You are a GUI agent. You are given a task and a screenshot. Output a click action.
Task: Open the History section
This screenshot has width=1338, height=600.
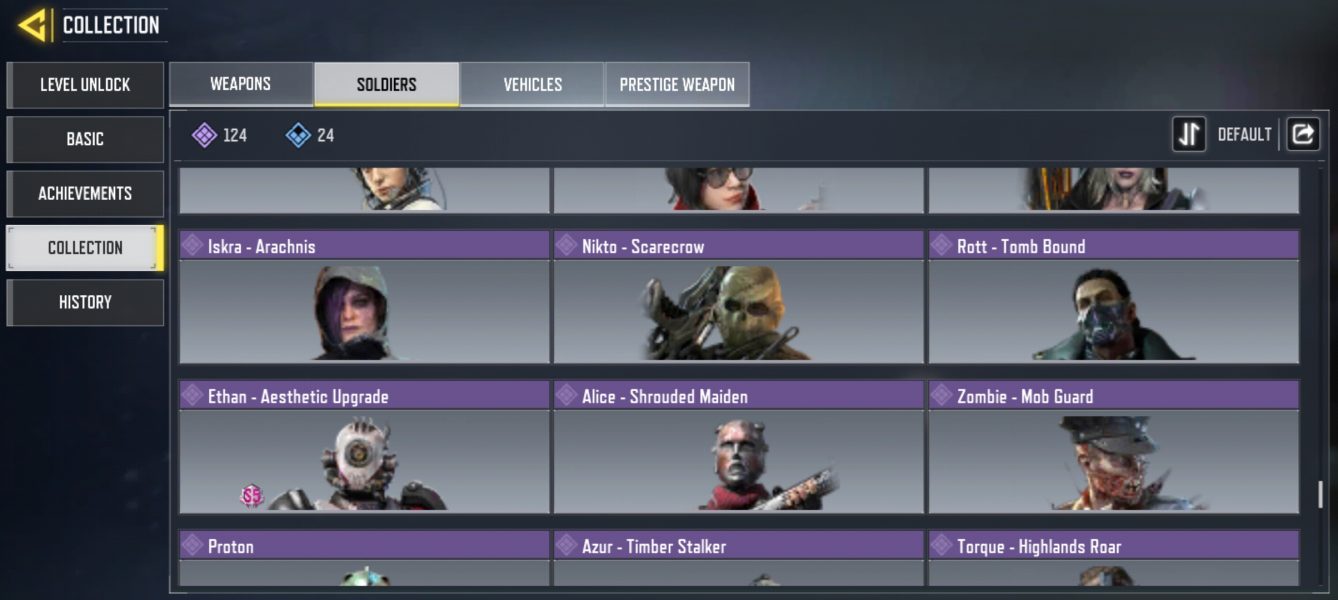(x=85, y=302)
